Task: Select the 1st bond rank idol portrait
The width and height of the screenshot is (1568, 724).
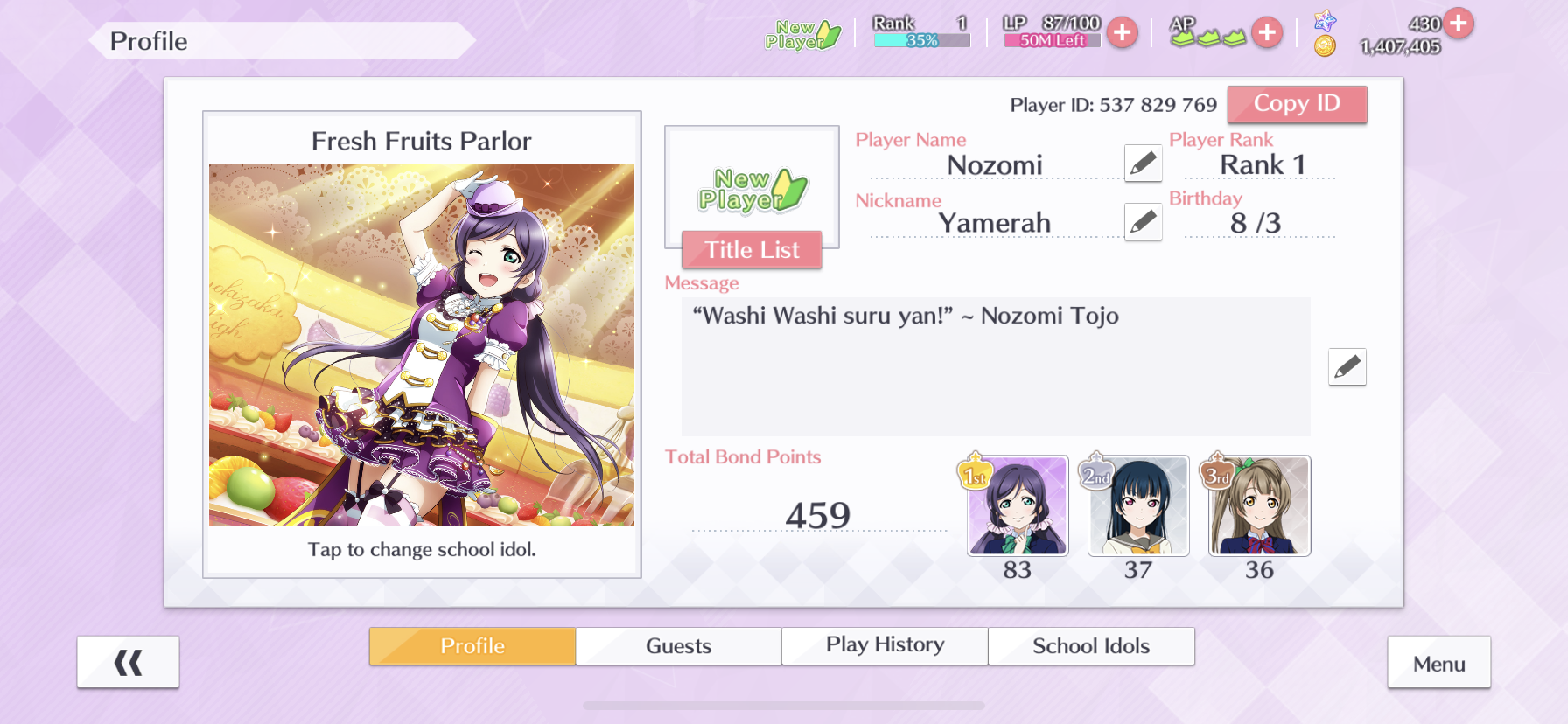Action: [x=1018, y=506]
